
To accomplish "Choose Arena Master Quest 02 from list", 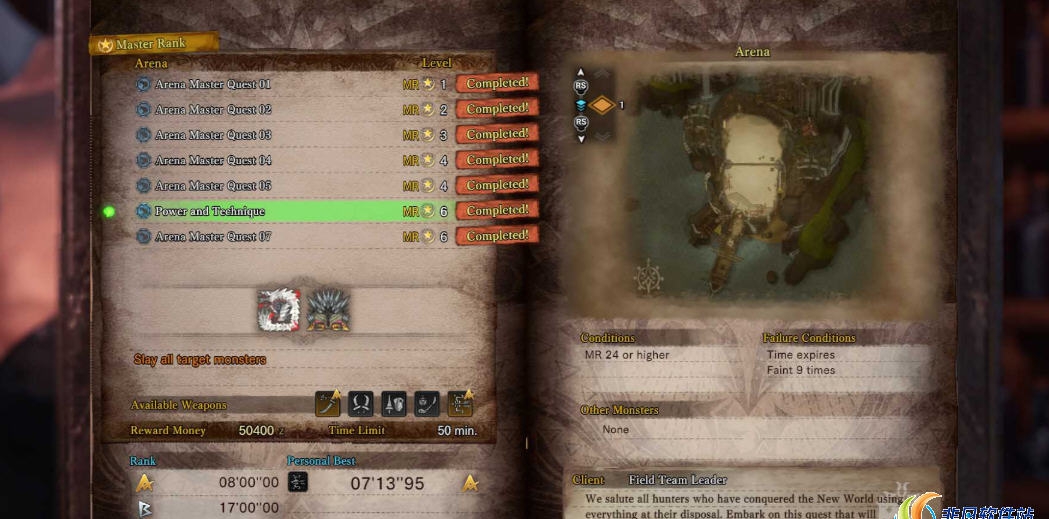I will coord(213,109).
